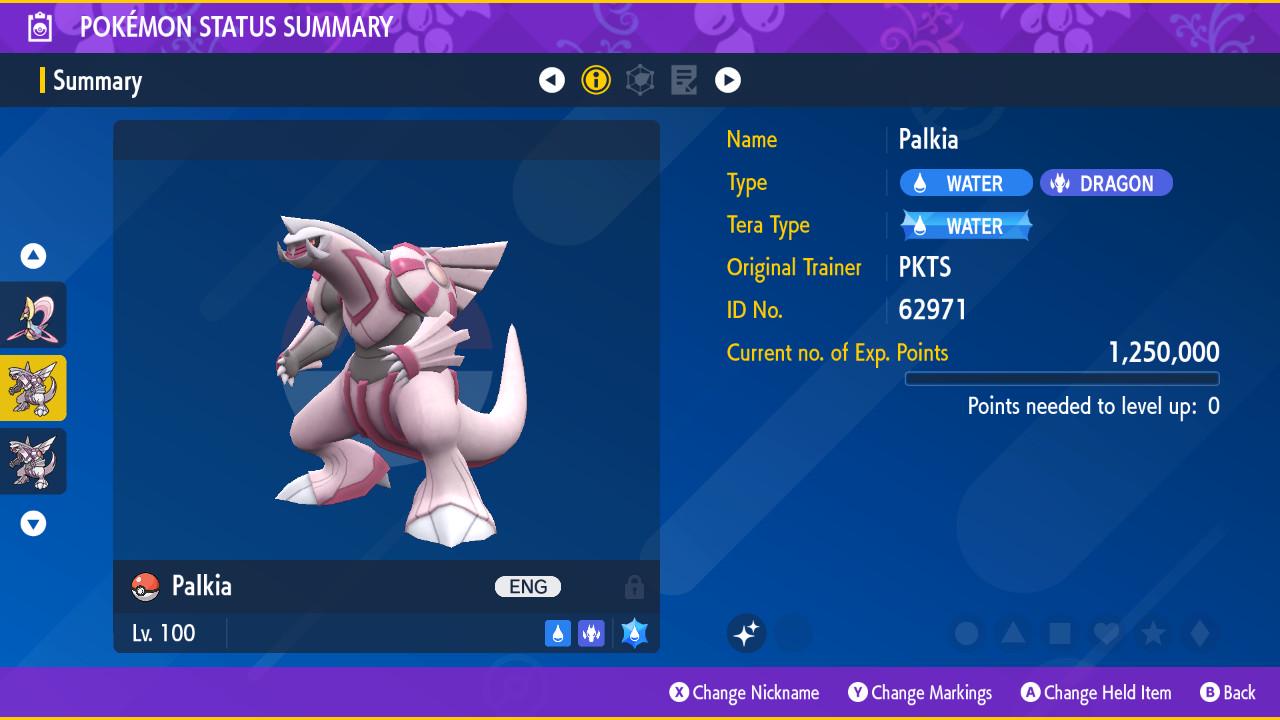Toggle the heart marking
Image resolution: width=1280 pixels, height=720 pixels.
[x=1106, y=633]
